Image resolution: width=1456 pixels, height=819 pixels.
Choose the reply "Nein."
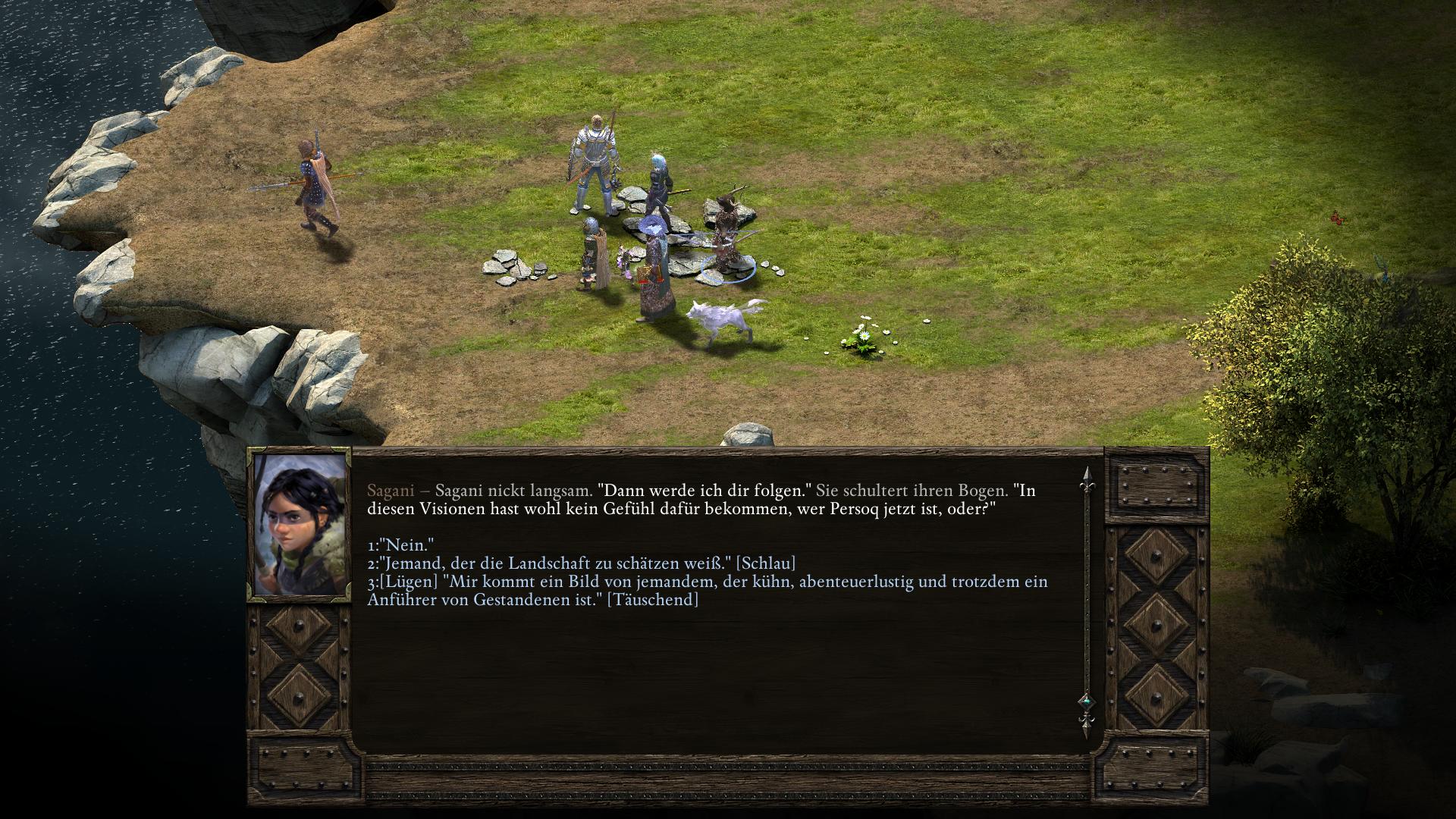tap(400, 545)
